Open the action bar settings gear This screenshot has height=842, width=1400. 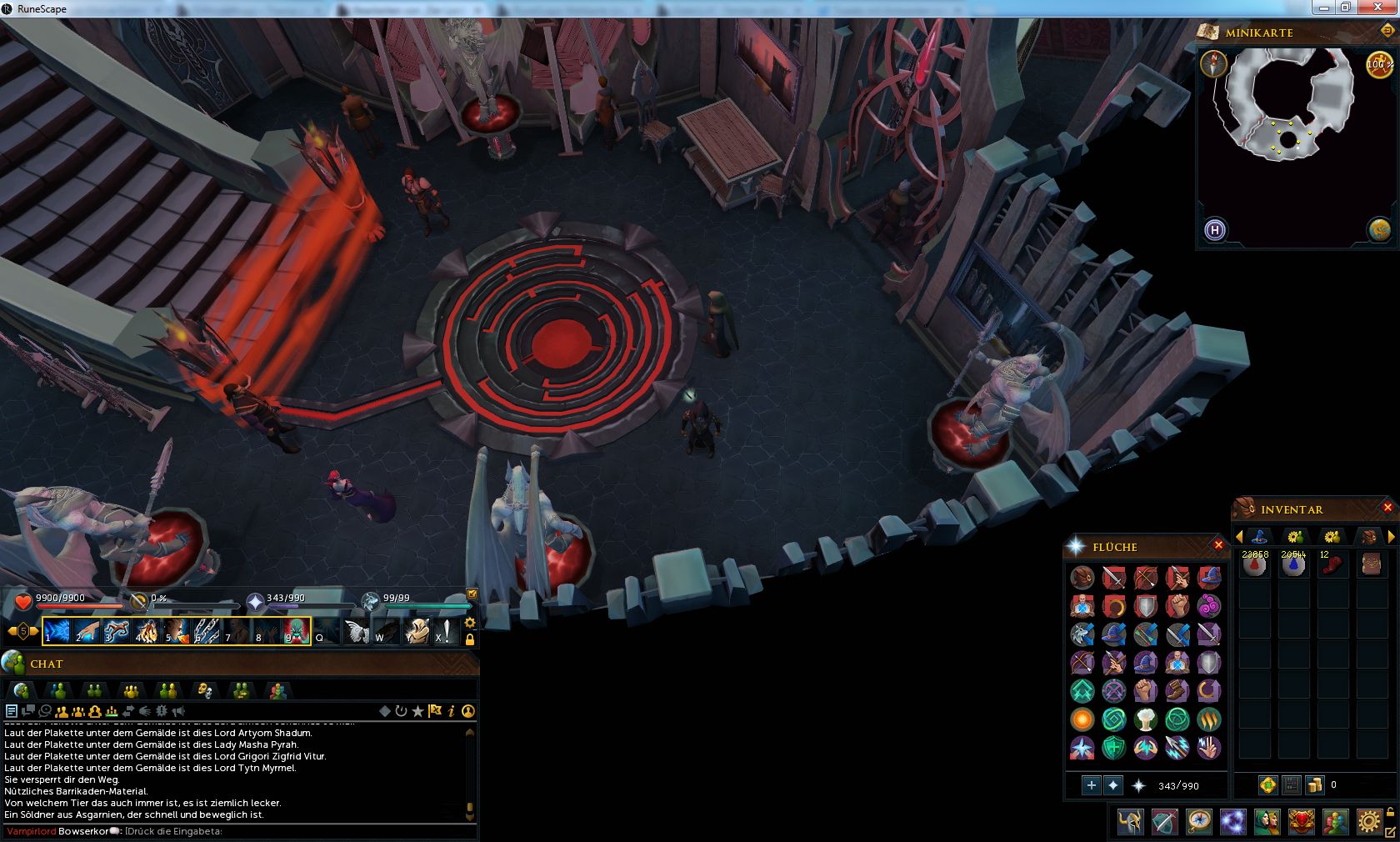470,623
